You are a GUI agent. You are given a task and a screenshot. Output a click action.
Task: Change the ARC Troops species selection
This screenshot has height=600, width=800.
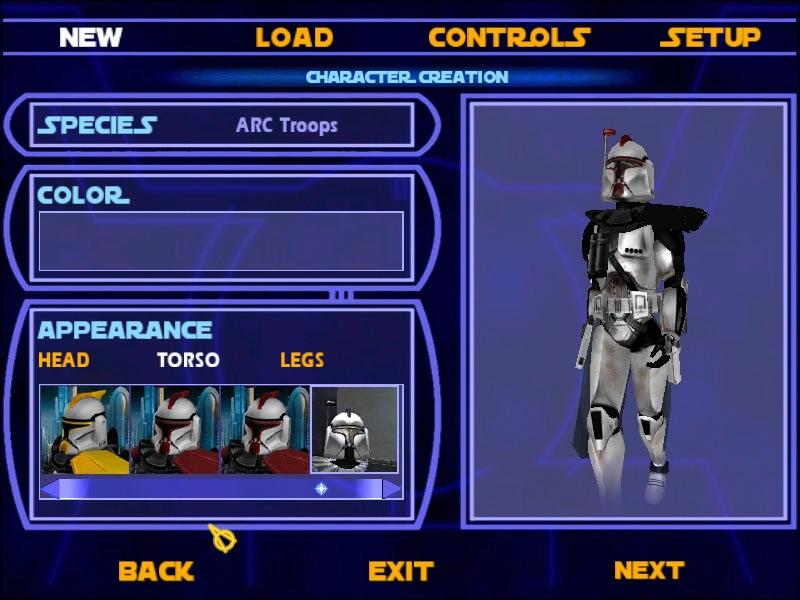click(x=287, y=125)
